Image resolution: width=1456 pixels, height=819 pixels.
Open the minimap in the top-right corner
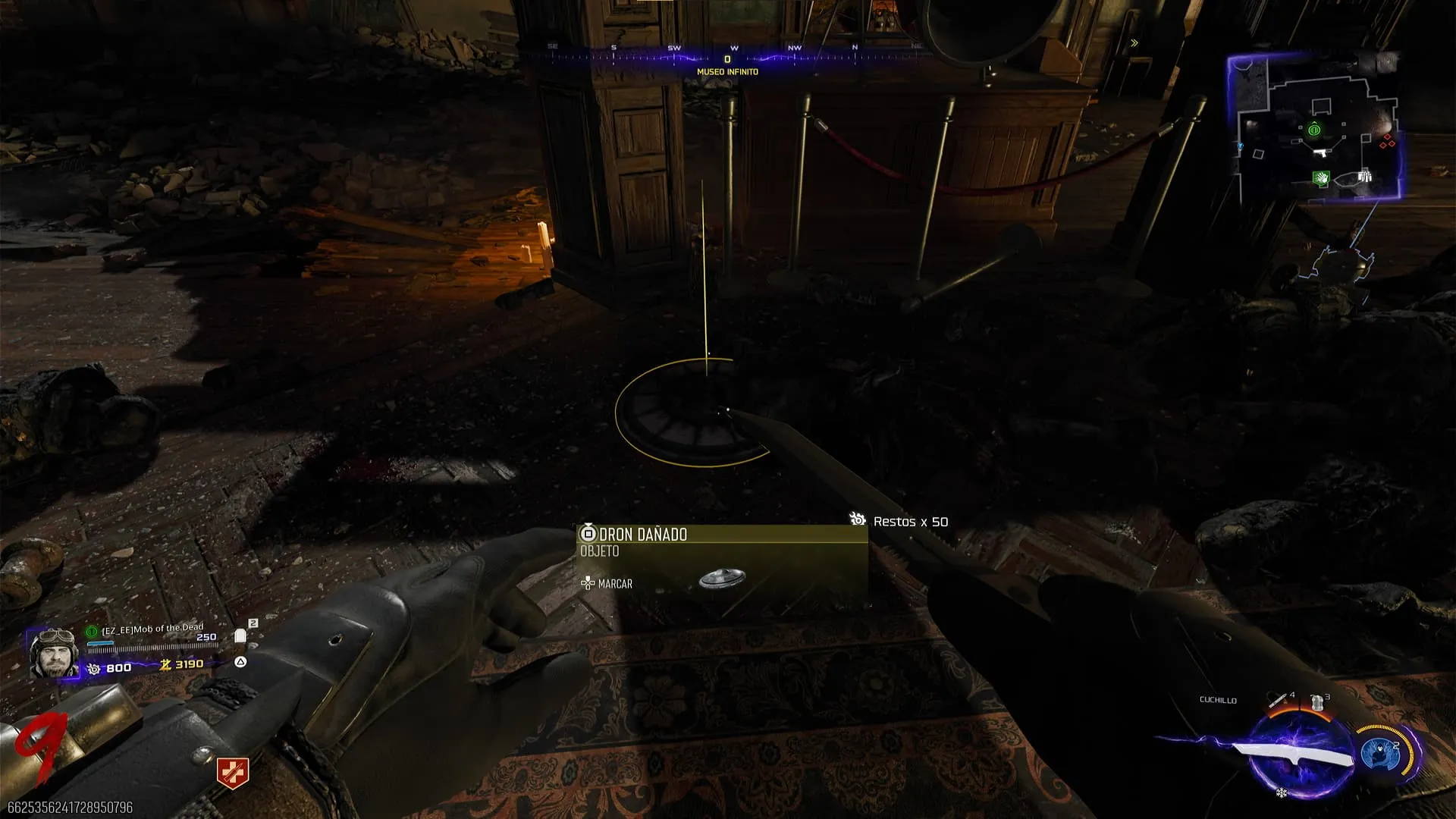pyautogui.click(x=1316, y=127)
